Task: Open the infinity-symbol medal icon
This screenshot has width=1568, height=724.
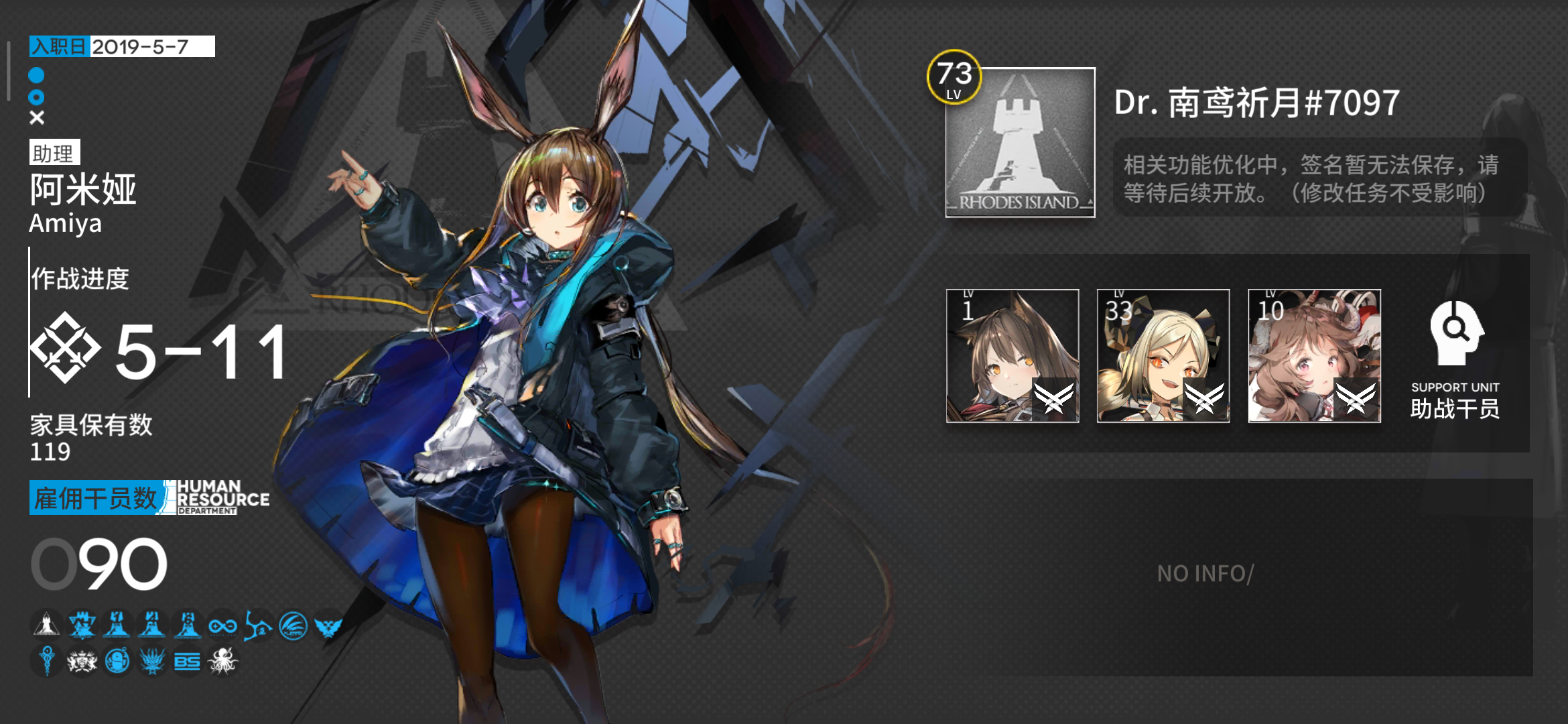Action: [x=224, y=626]
